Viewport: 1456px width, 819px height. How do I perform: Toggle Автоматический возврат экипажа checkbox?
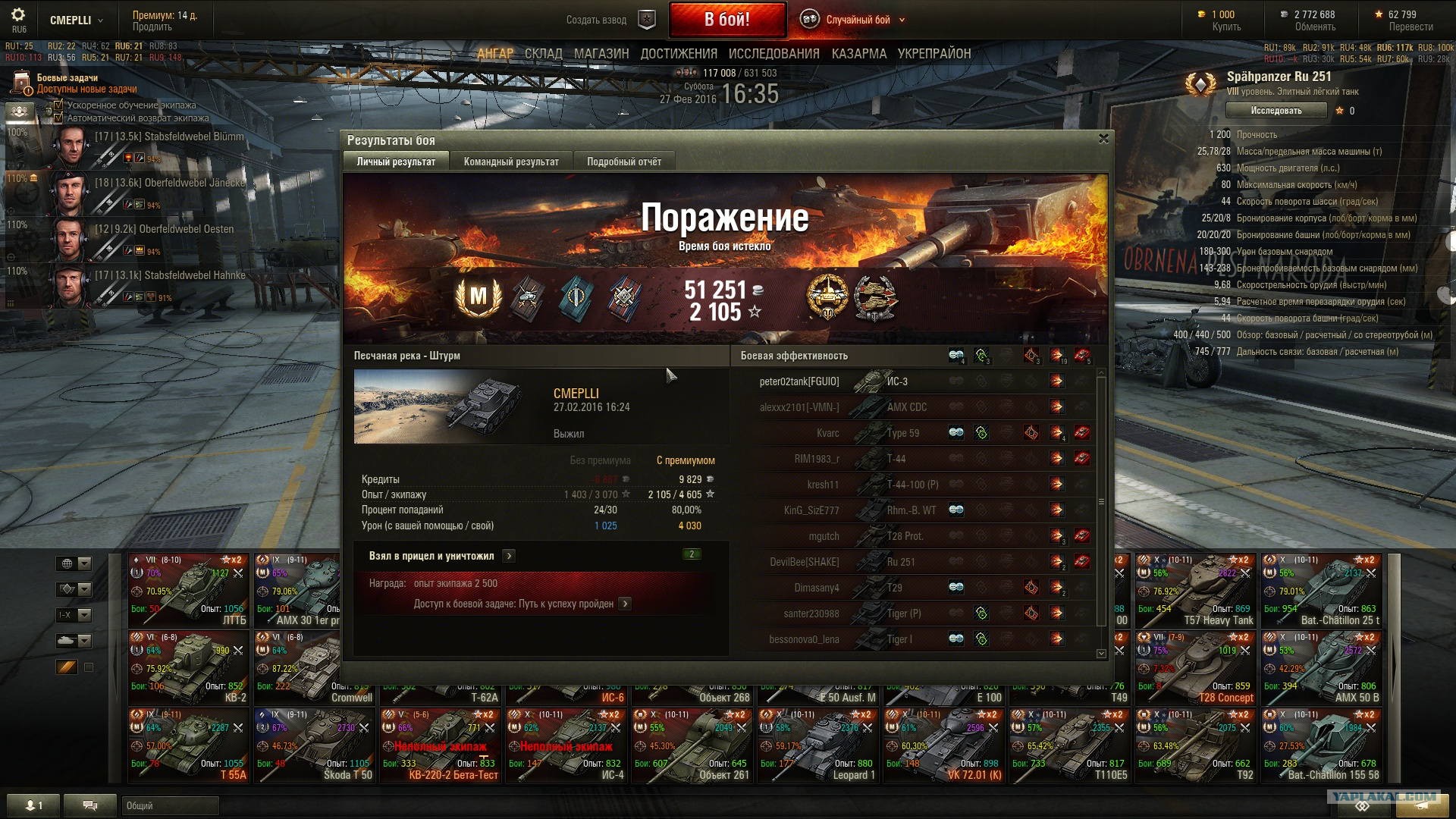coord(58,118)
